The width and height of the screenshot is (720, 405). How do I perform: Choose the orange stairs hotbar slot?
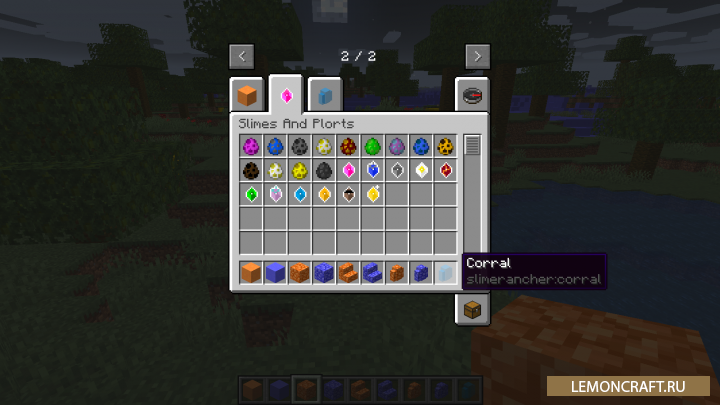click(x=348, y=272)
